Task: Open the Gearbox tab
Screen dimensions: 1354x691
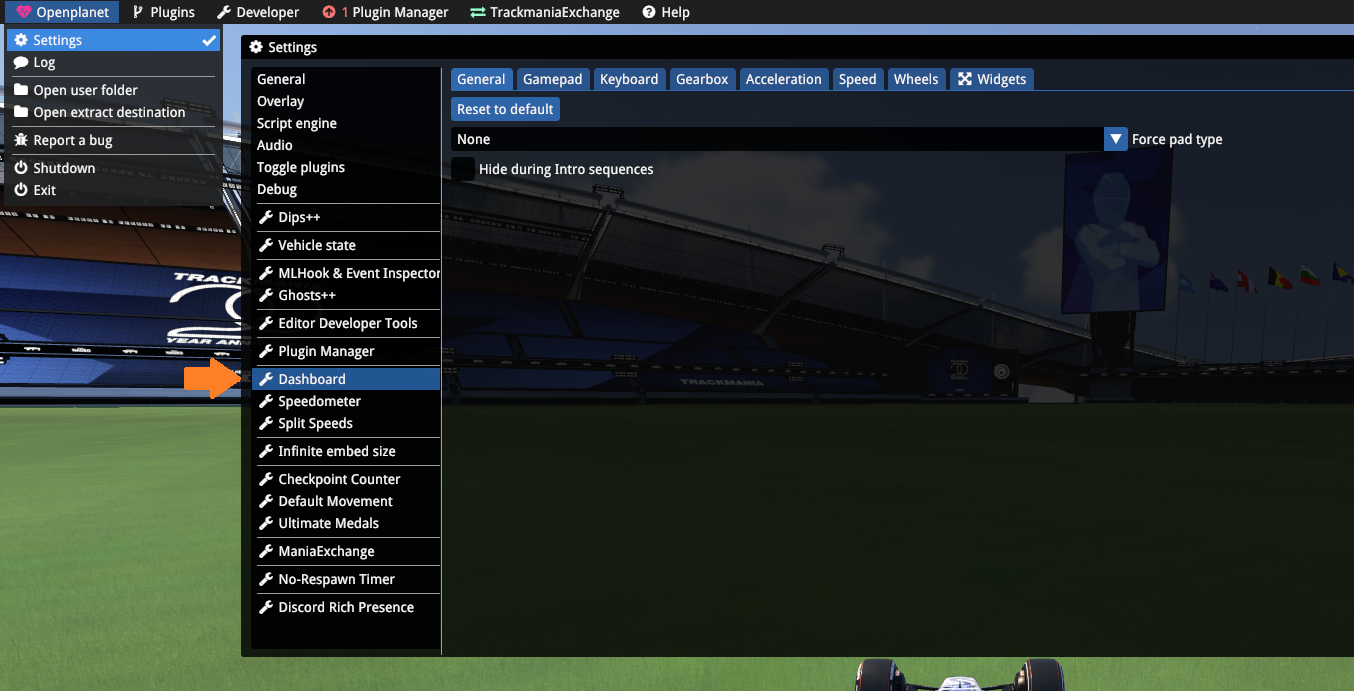Action: [702, 79]
